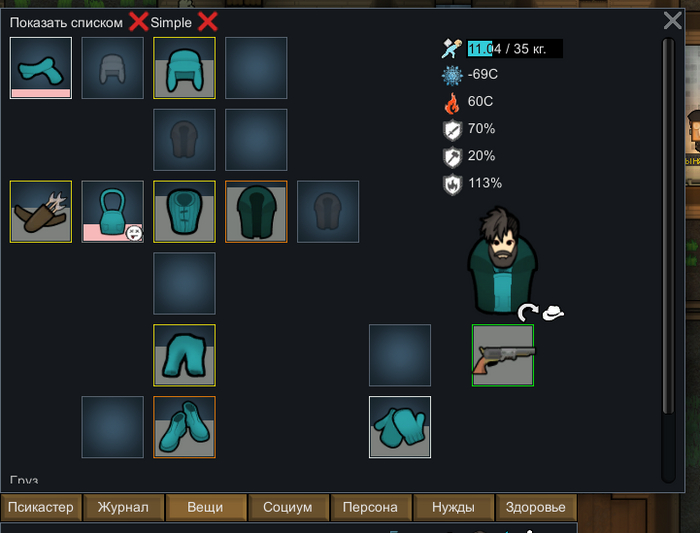
Task: Select the turquoise mittens slot
Action: click(x=400, y=427)
